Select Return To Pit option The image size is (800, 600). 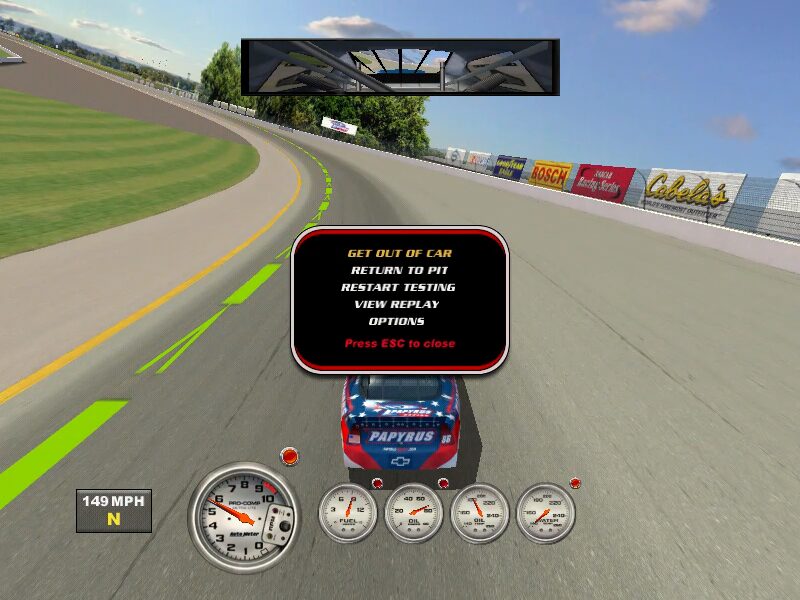tap(399, 270)
